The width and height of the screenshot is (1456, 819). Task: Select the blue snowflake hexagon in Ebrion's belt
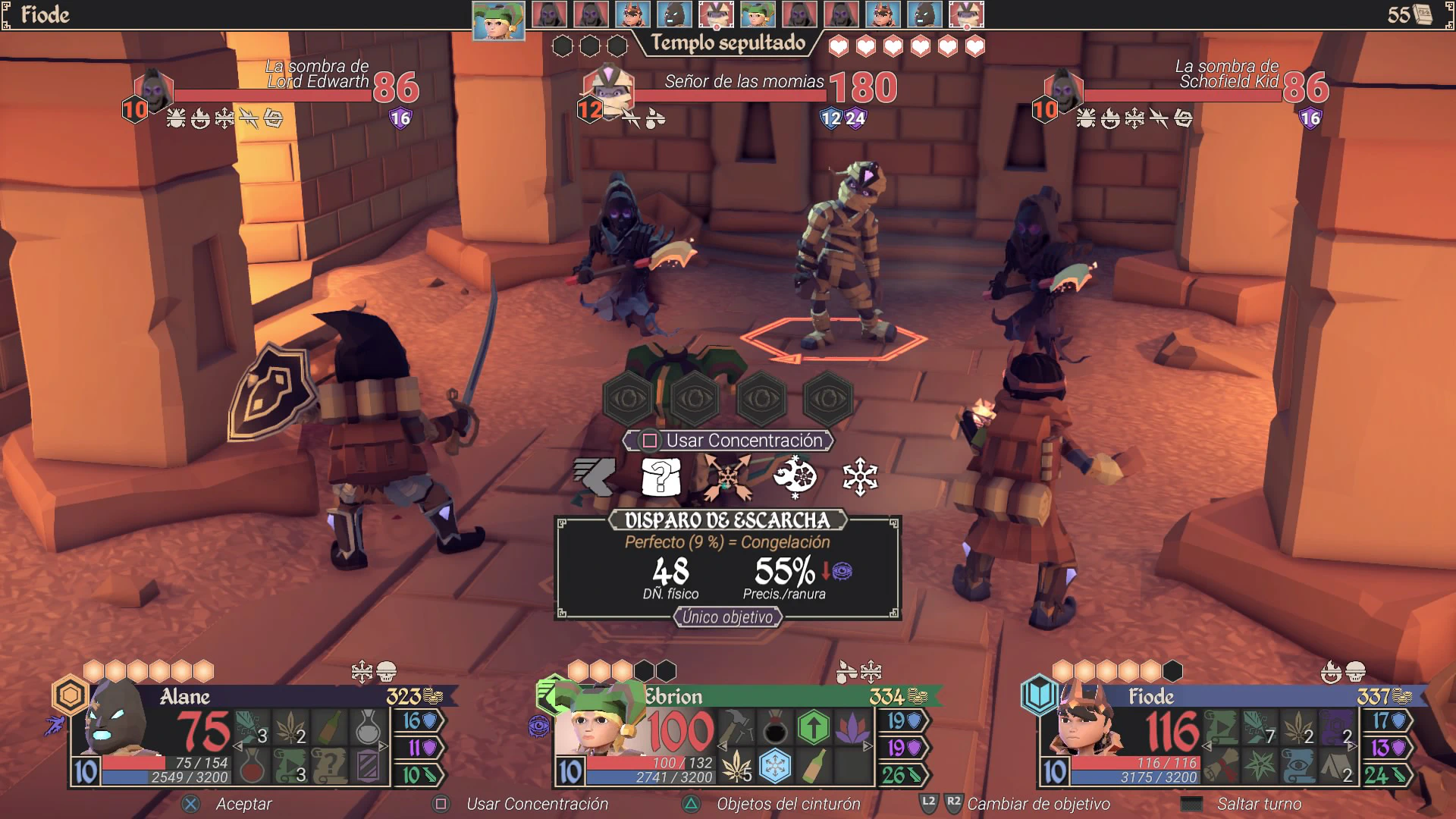tap(774, 767)
